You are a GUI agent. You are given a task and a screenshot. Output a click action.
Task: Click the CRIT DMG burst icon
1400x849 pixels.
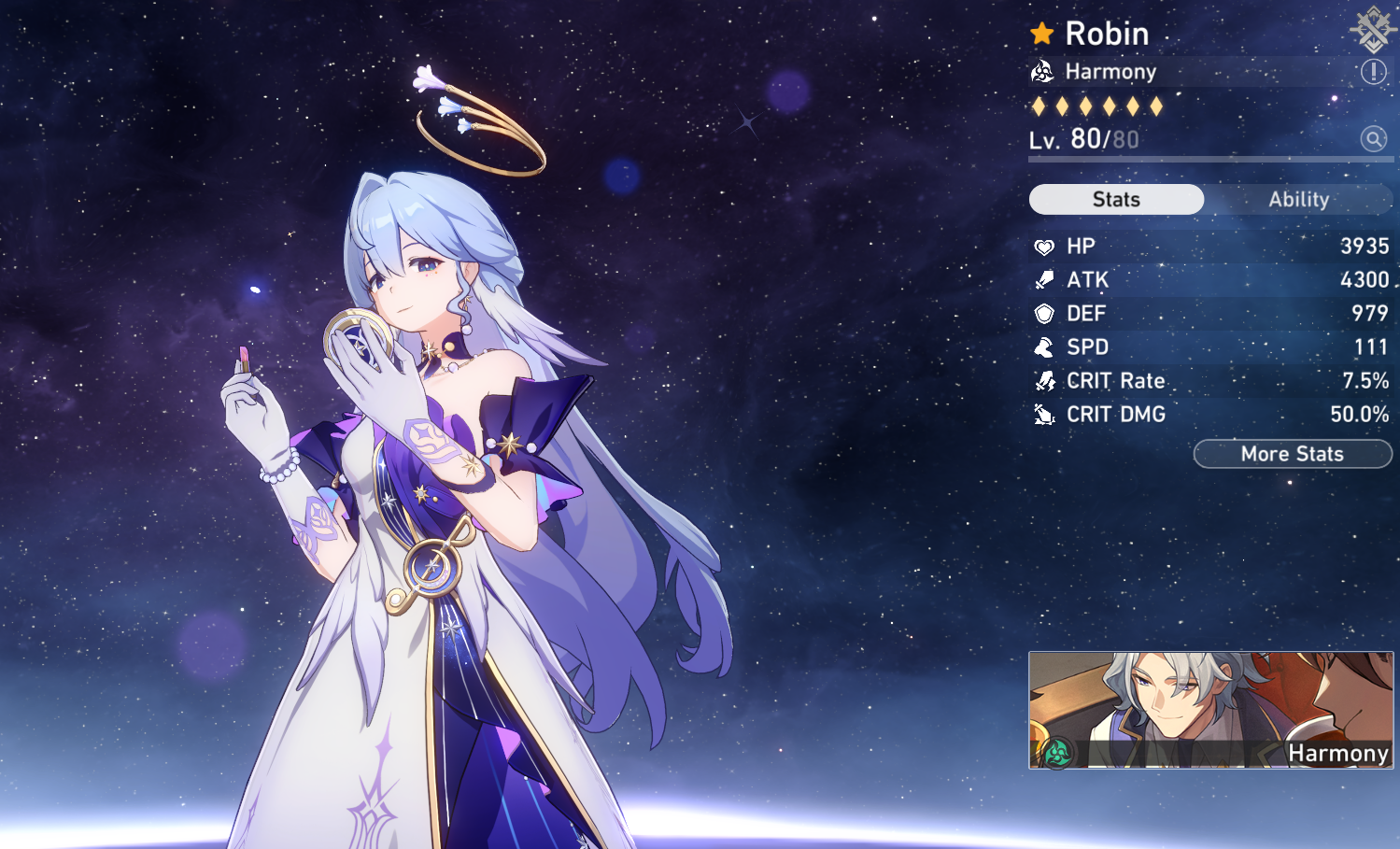1045,414
